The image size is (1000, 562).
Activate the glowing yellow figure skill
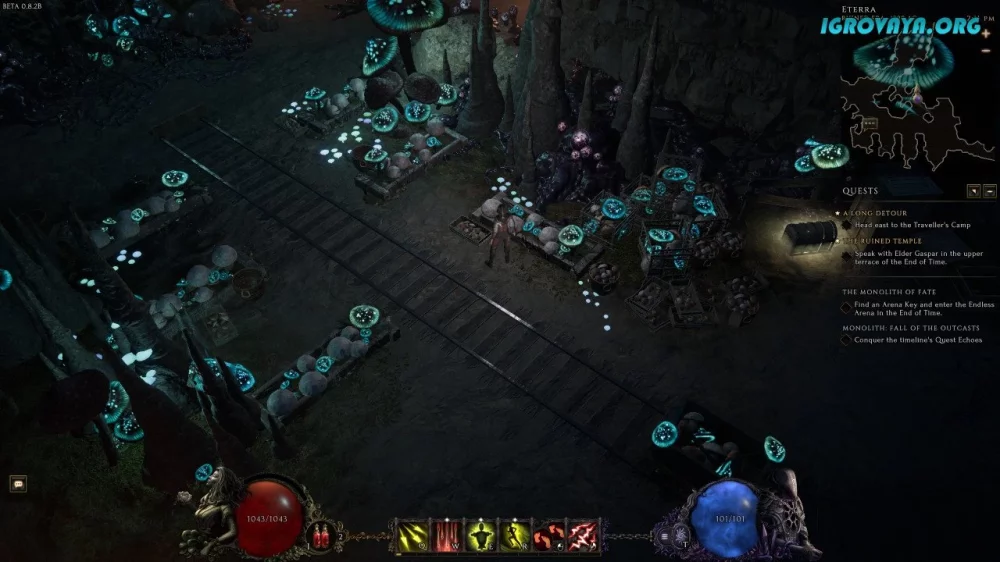click(x=481, y=535)
